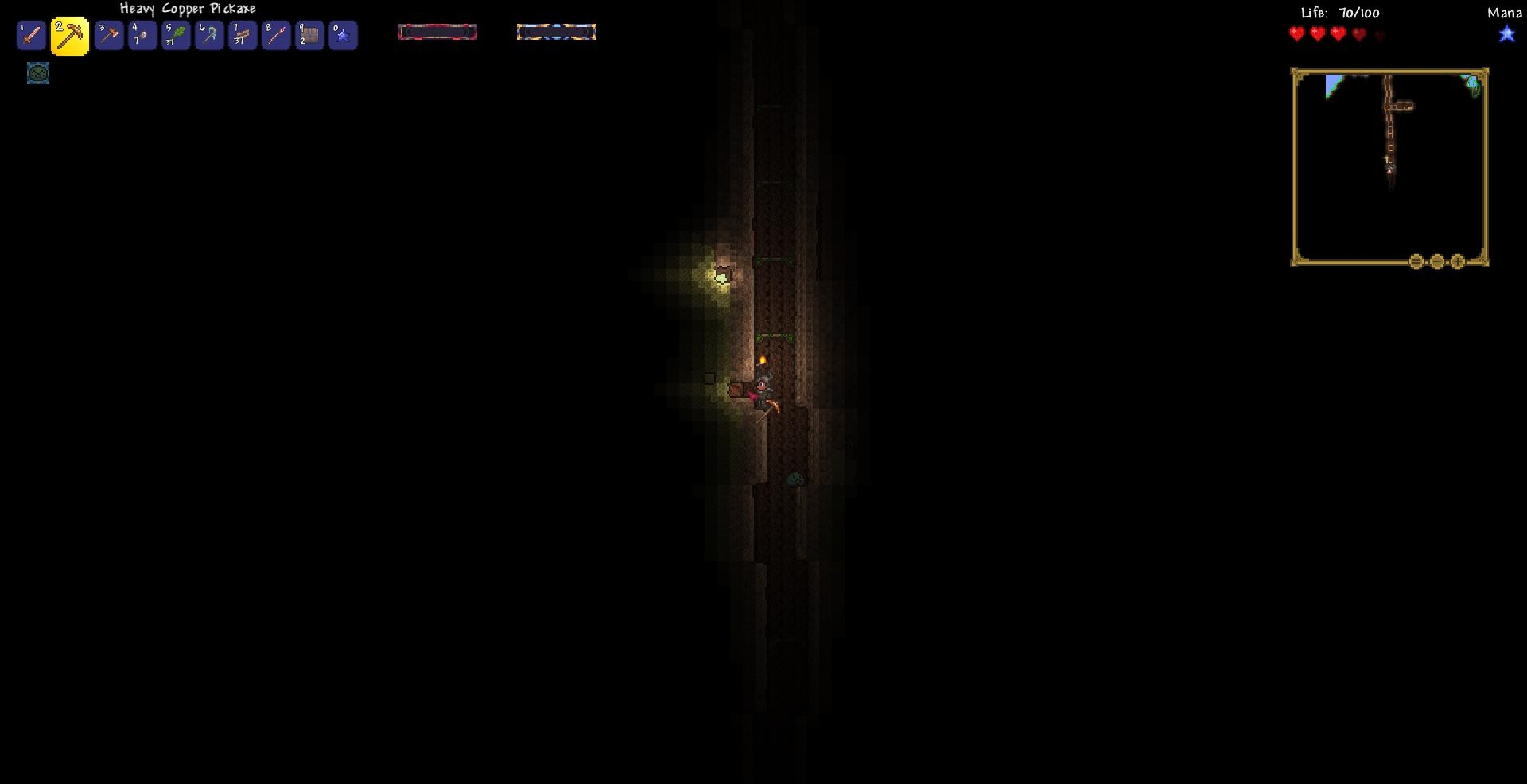The height and width of the screenshot is (784, 1527).
Task: Pick the green leaf item slot
Action: (176, 36)
